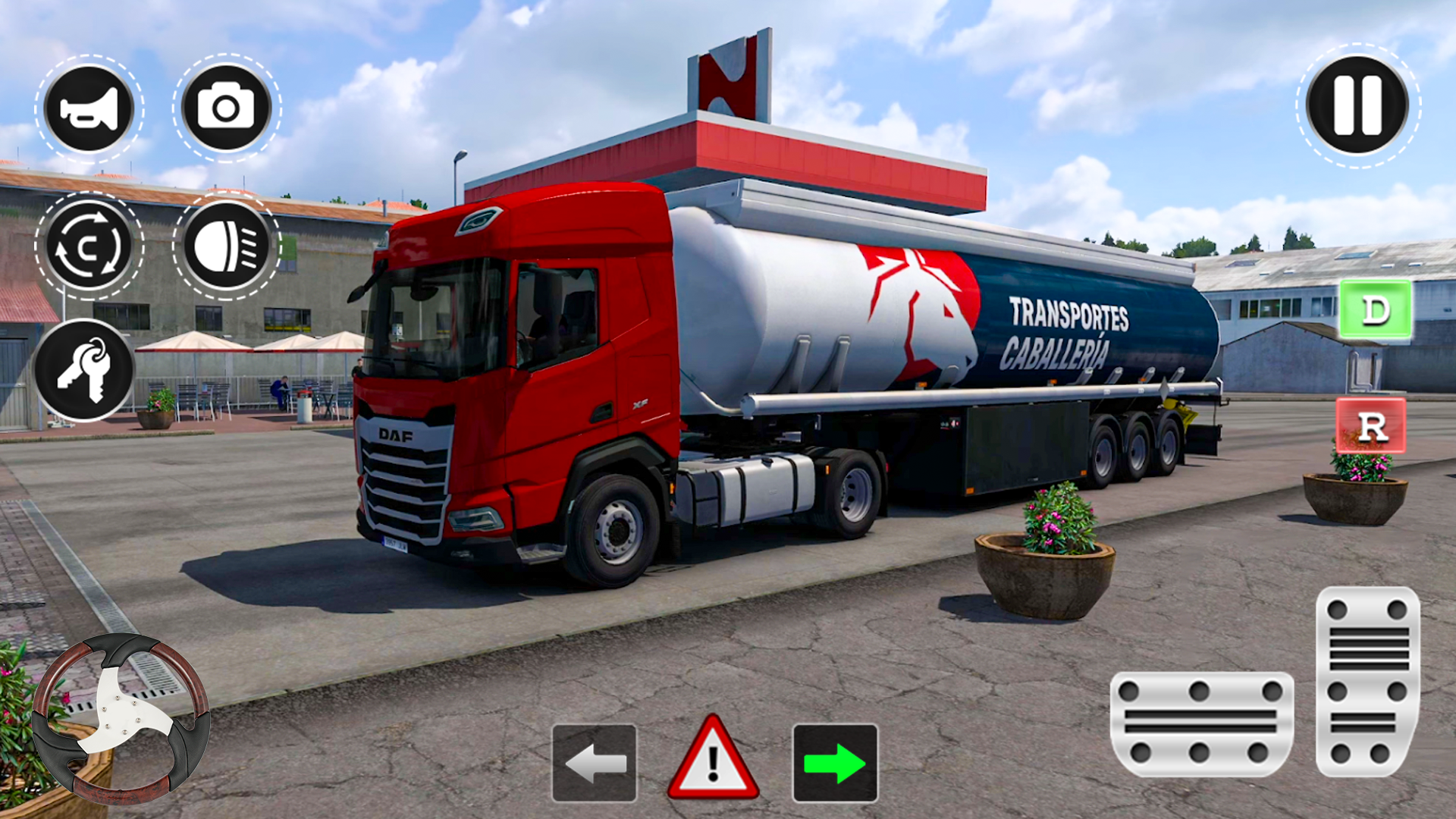Open pause menu options
1456x819 pixels.
click(1357, 106)
